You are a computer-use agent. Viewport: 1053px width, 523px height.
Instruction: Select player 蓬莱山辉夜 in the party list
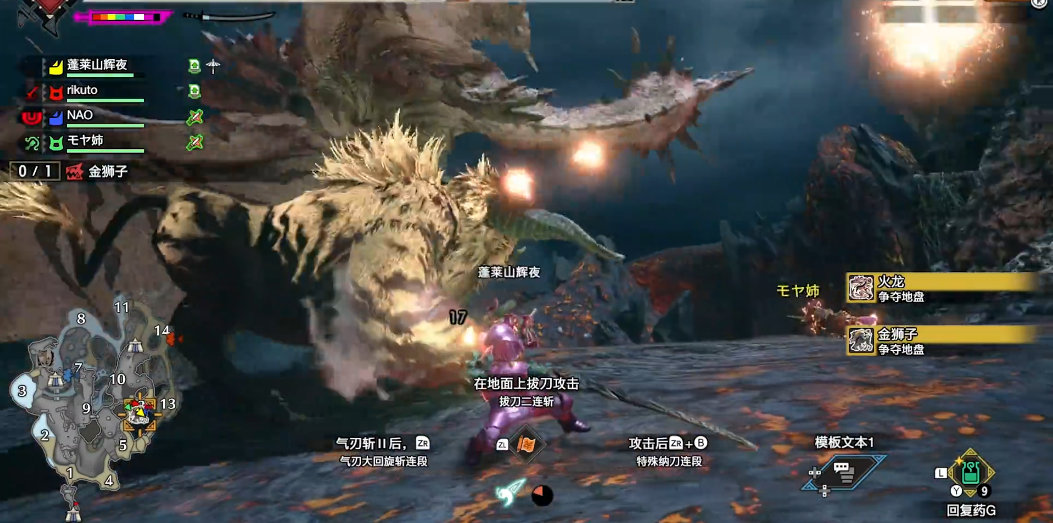[96, 66]
